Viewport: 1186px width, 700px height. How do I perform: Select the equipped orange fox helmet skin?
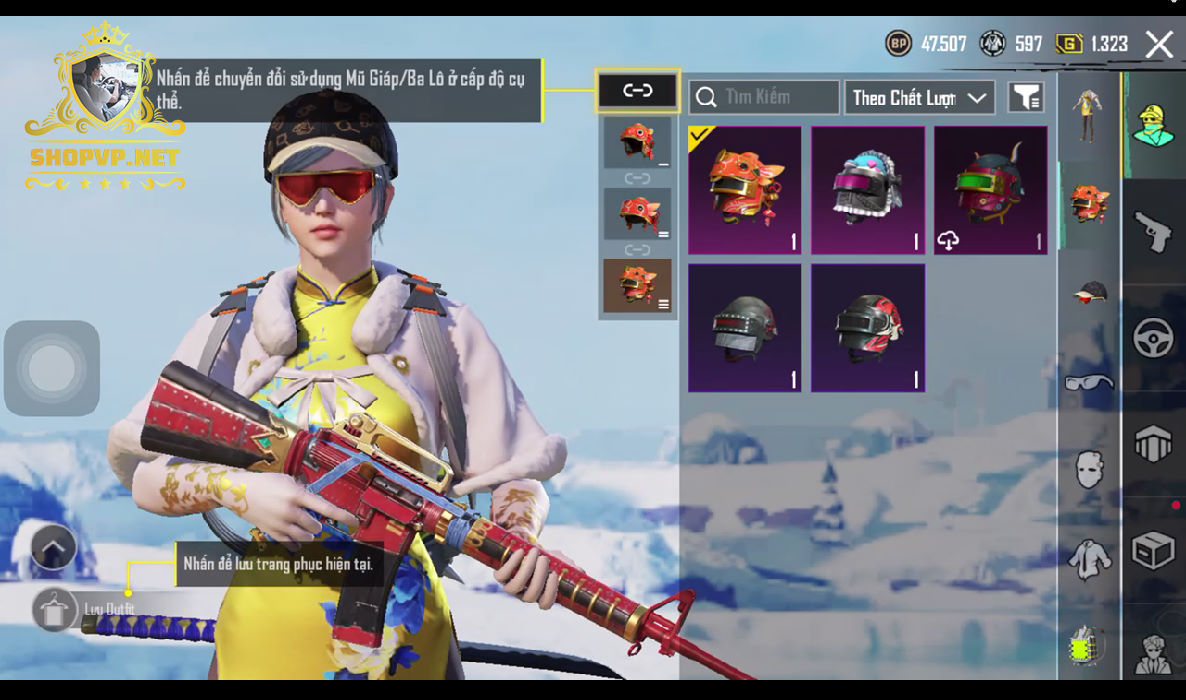[x=745, y=190]
